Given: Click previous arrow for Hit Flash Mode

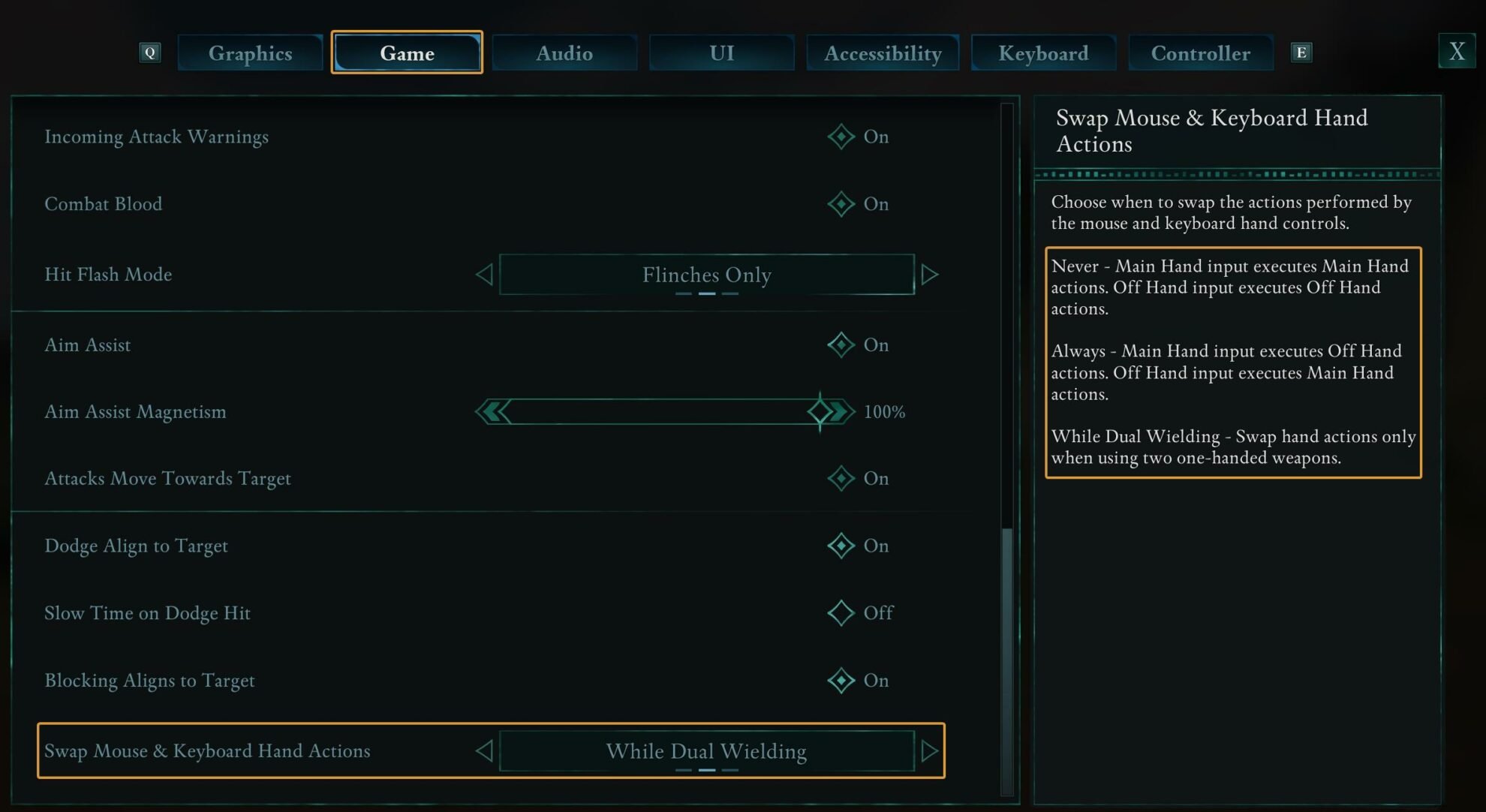Looking at the screenshot, I should pyautogui.click(x=484, y=274).
